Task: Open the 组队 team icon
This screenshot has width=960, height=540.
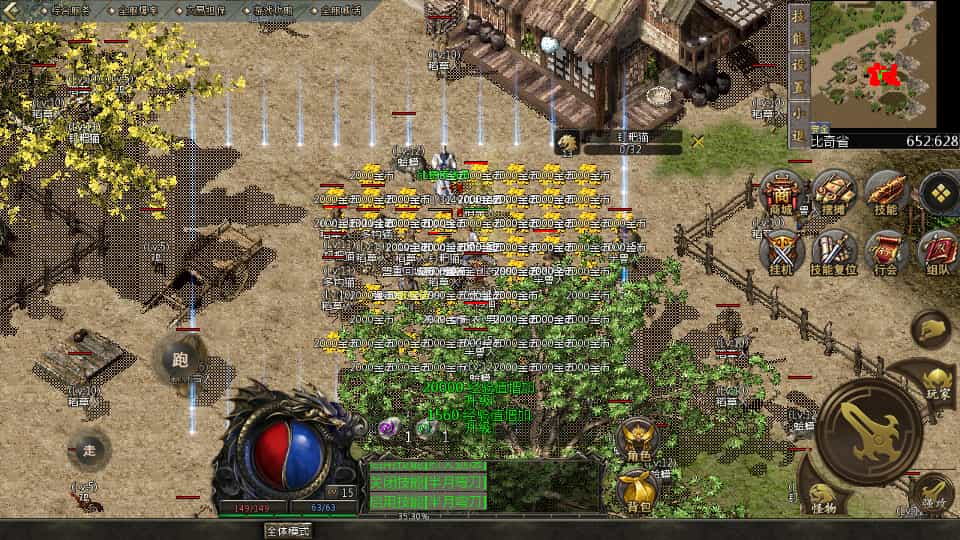Action: click(x=938, y=249)
